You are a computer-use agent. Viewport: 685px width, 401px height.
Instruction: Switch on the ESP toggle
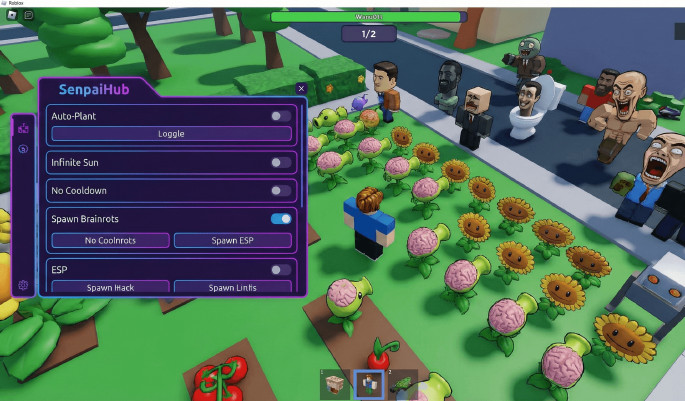pyautogui.click(x=281, y=269)
